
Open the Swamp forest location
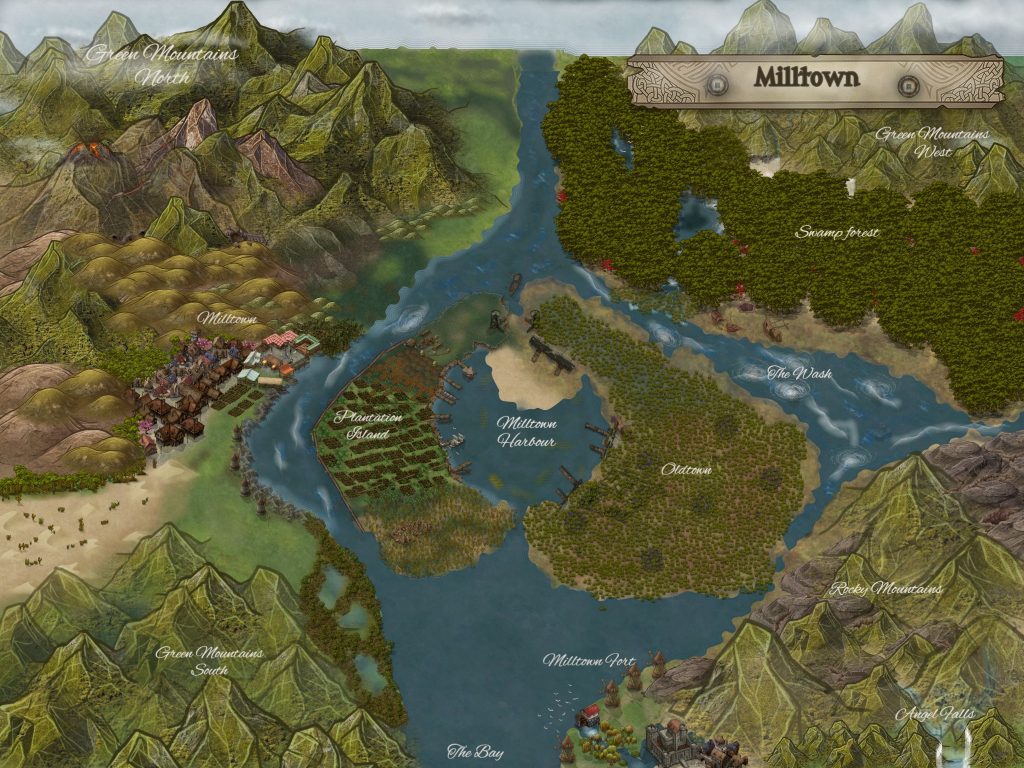837,232
